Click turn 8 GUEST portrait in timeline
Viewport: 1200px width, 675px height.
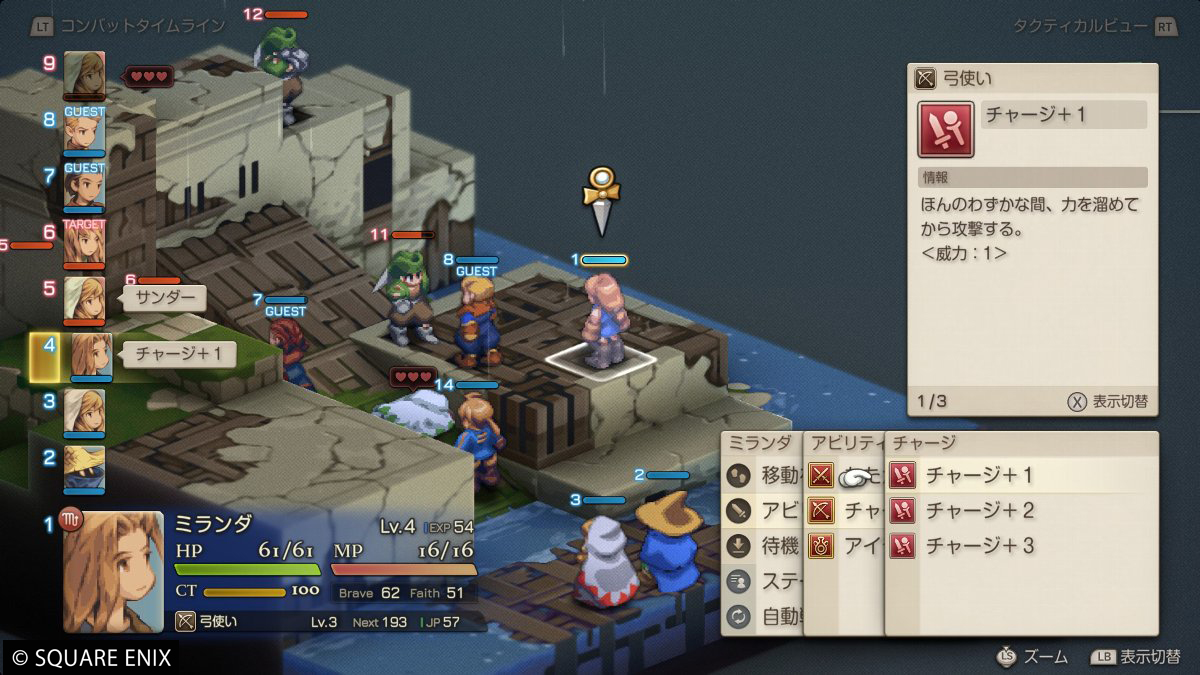[x=85, y=131]
